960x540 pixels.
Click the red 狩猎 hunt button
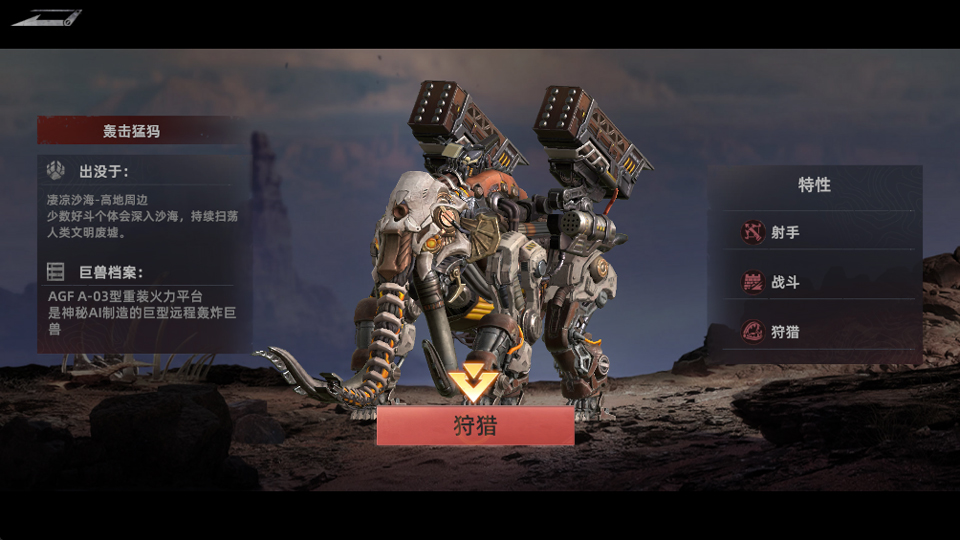pyautogui.click(x=475, y=426)
